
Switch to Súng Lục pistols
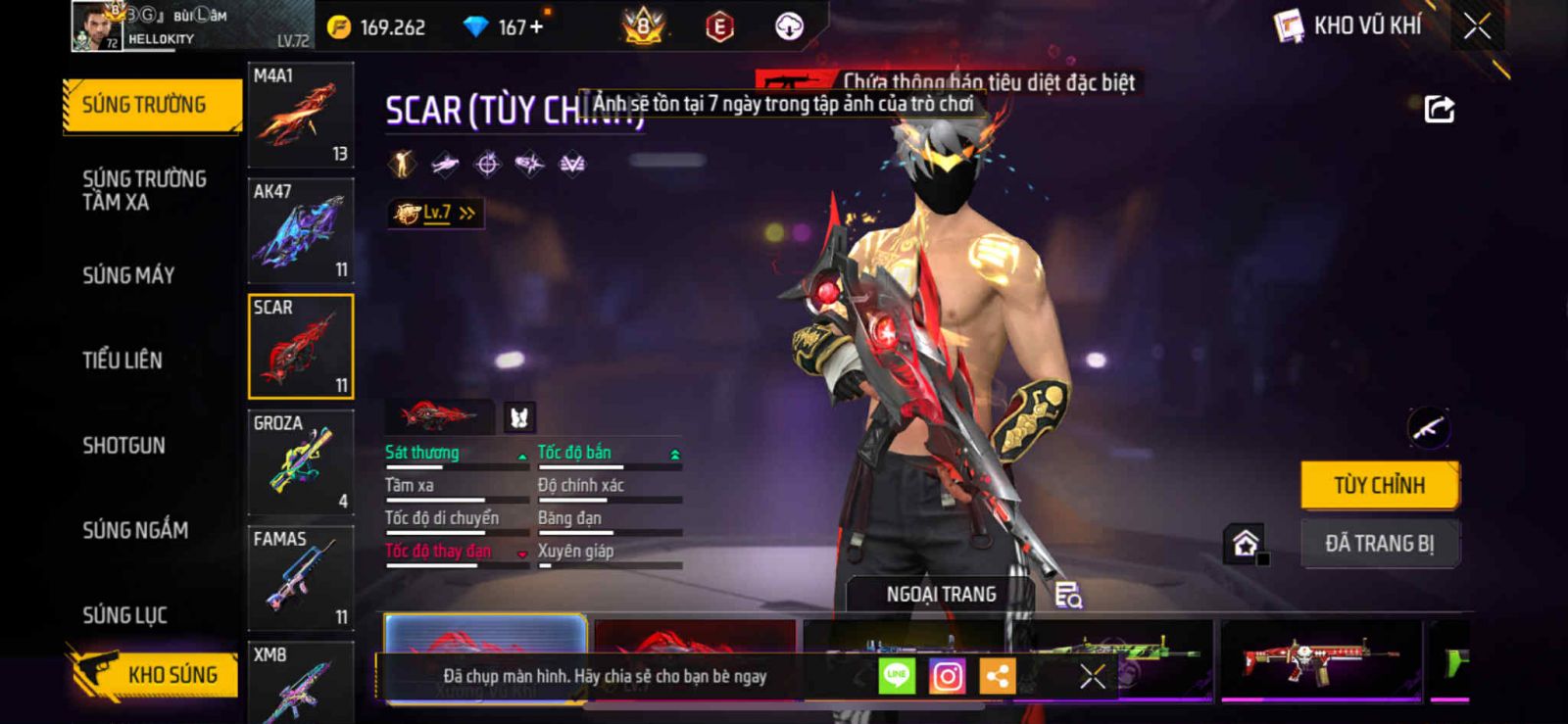coord(124,615)
